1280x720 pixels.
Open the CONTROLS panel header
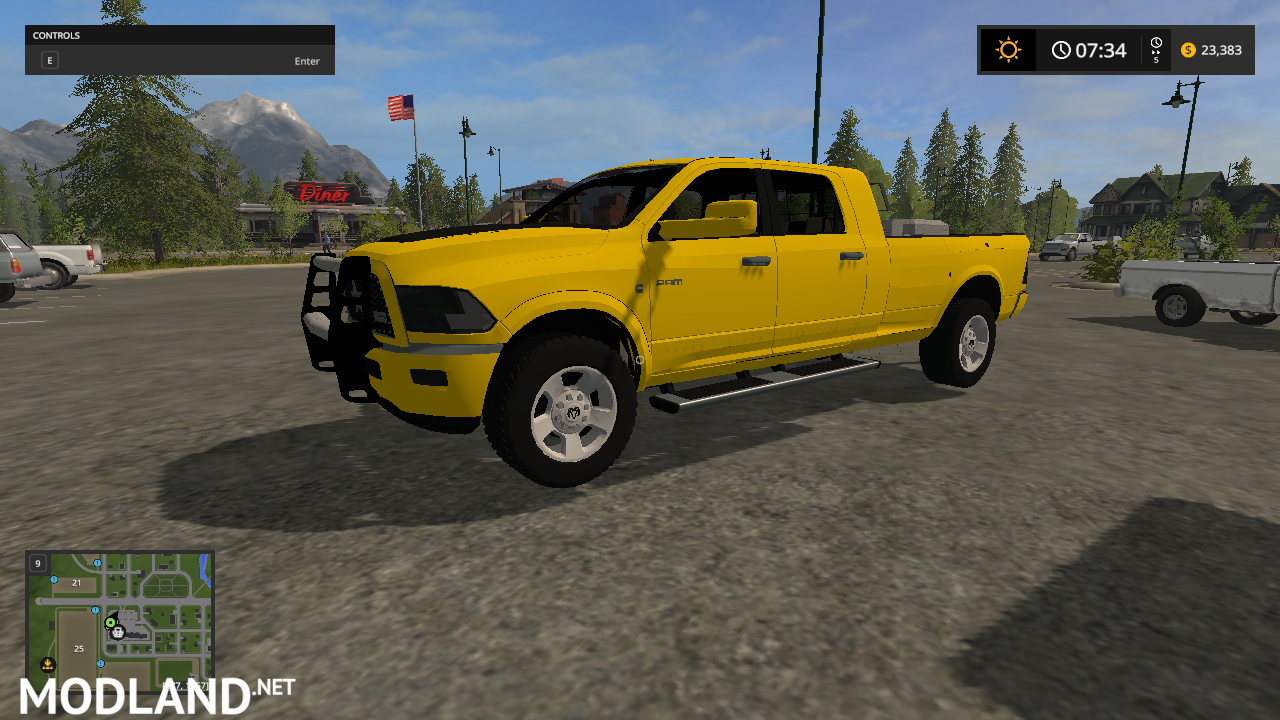(x=56, y=35)
